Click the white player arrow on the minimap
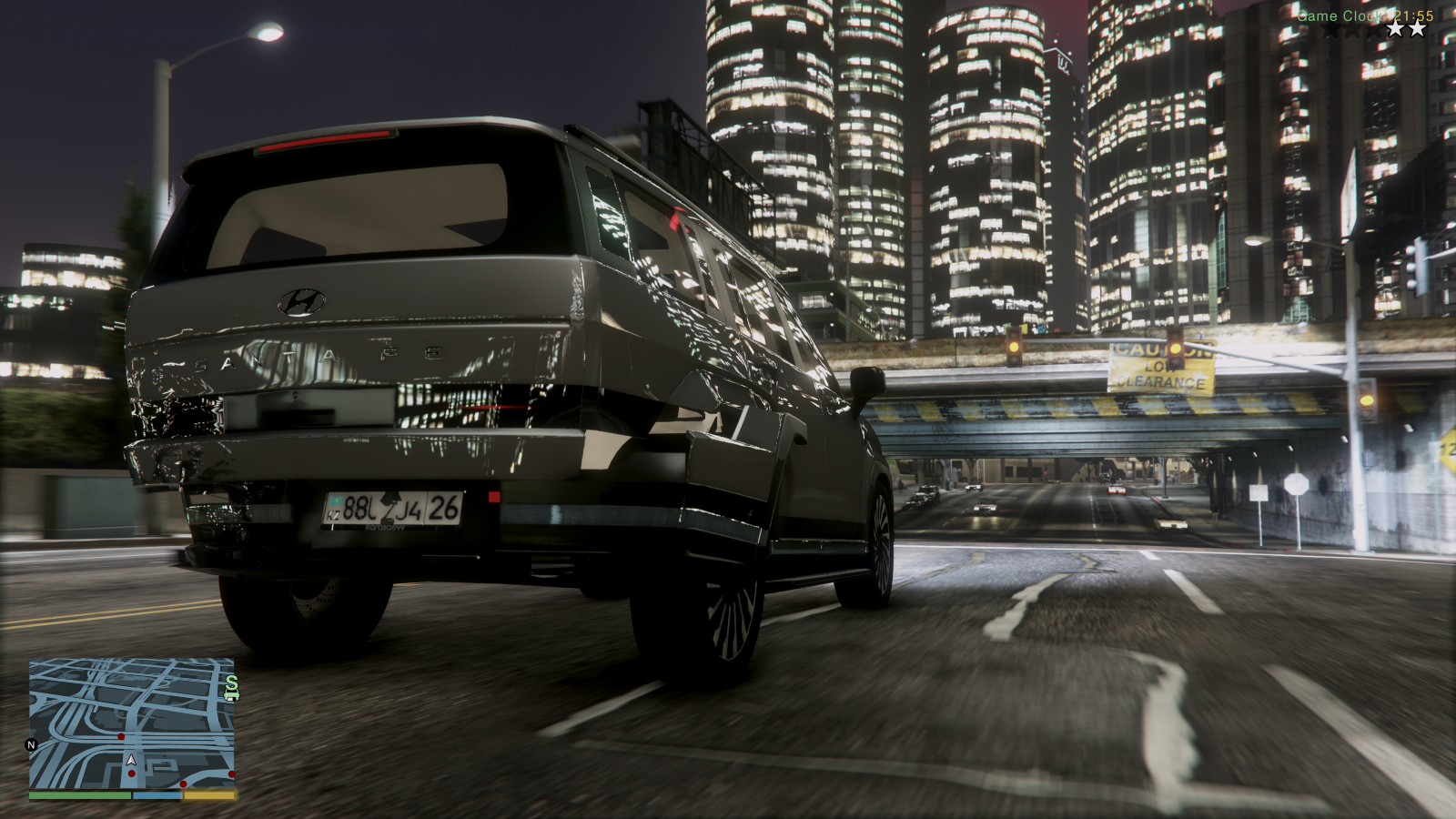The image size is (1456, 819). 131,761
